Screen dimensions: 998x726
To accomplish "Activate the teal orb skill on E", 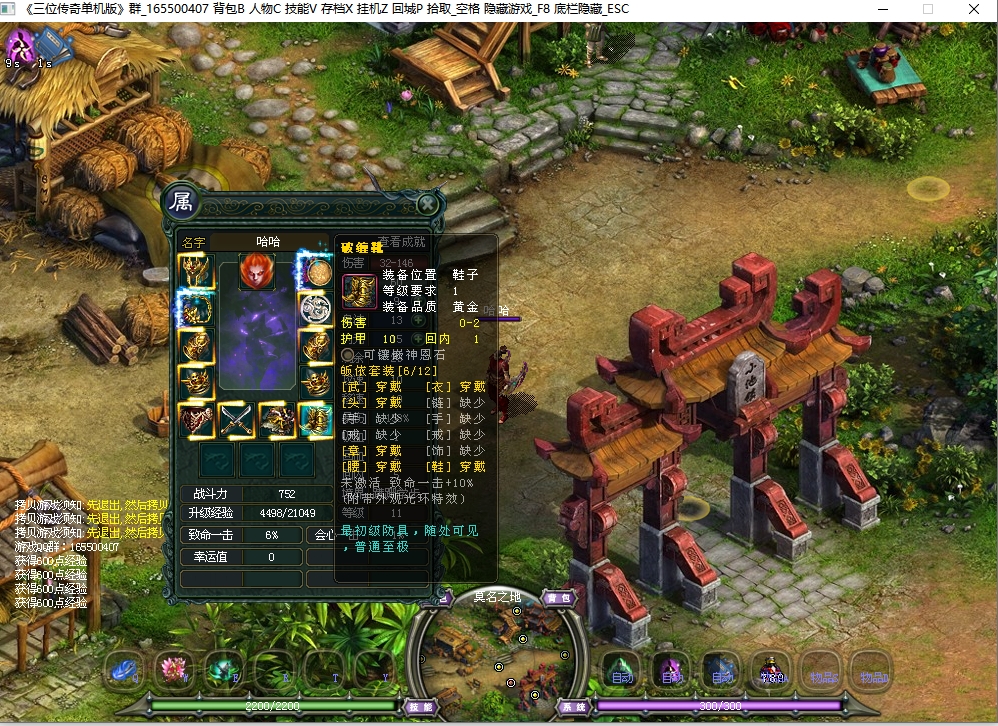I will point(223,668).
